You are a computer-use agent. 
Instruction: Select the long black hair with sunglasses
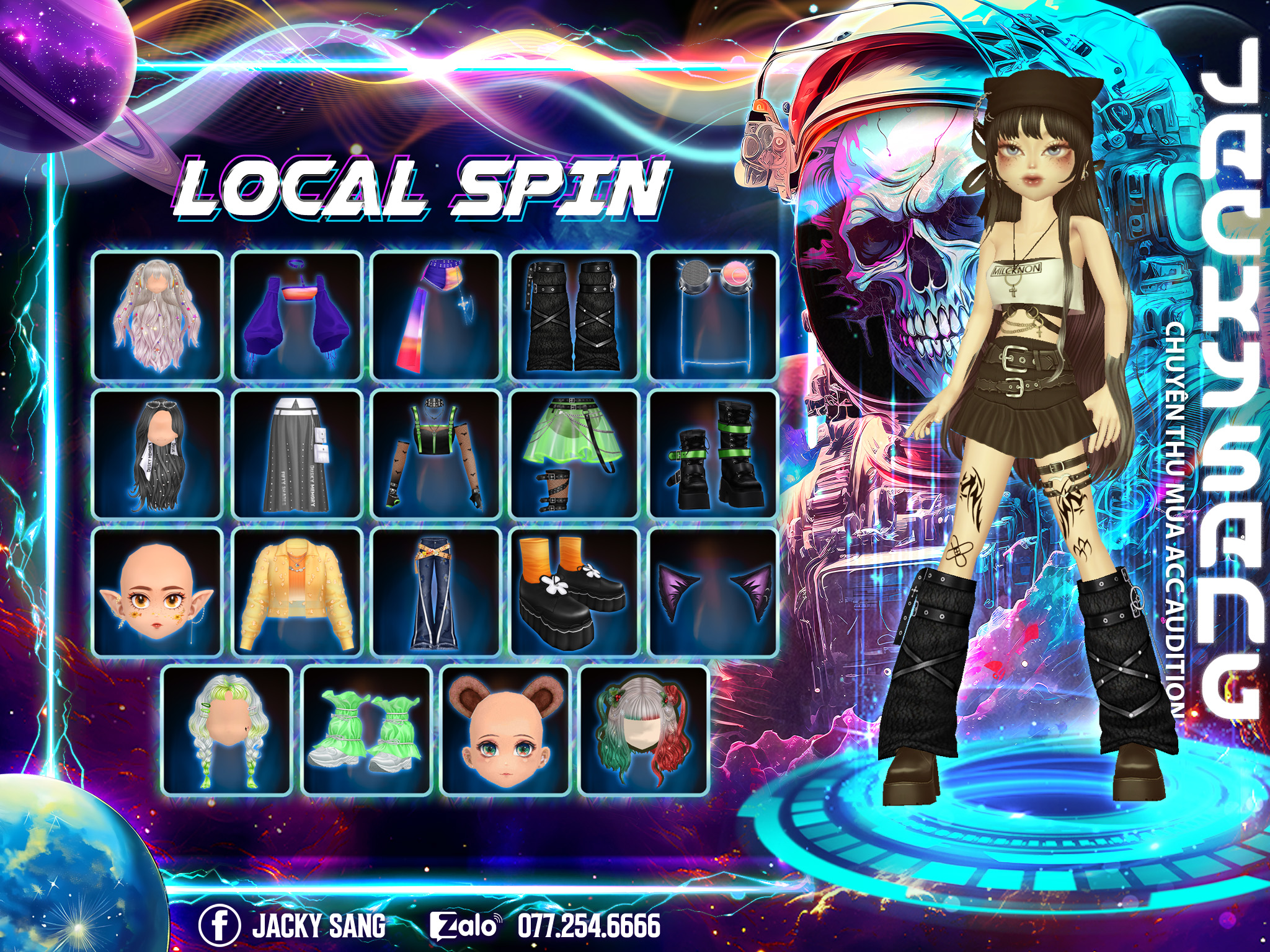(x=158, y=454)
